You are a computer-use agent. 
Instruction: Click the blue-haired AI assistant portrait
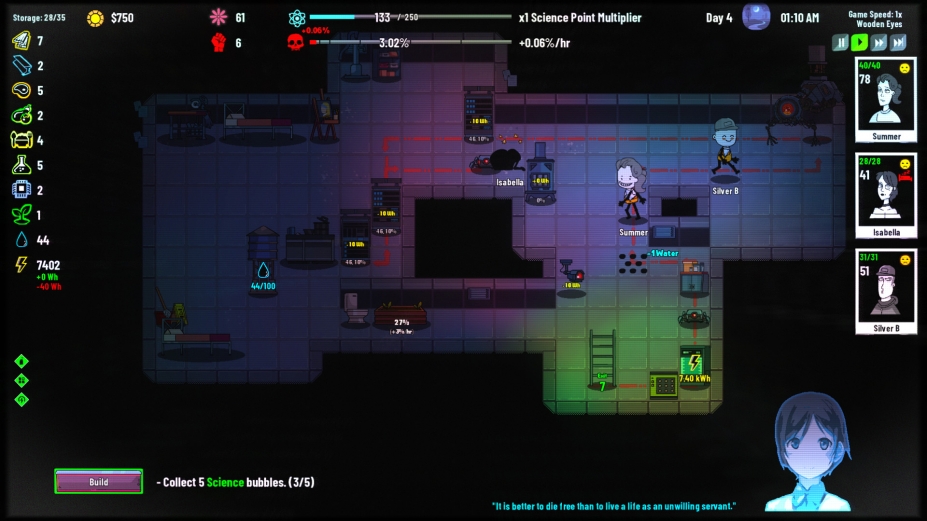(x=812, y=452)
